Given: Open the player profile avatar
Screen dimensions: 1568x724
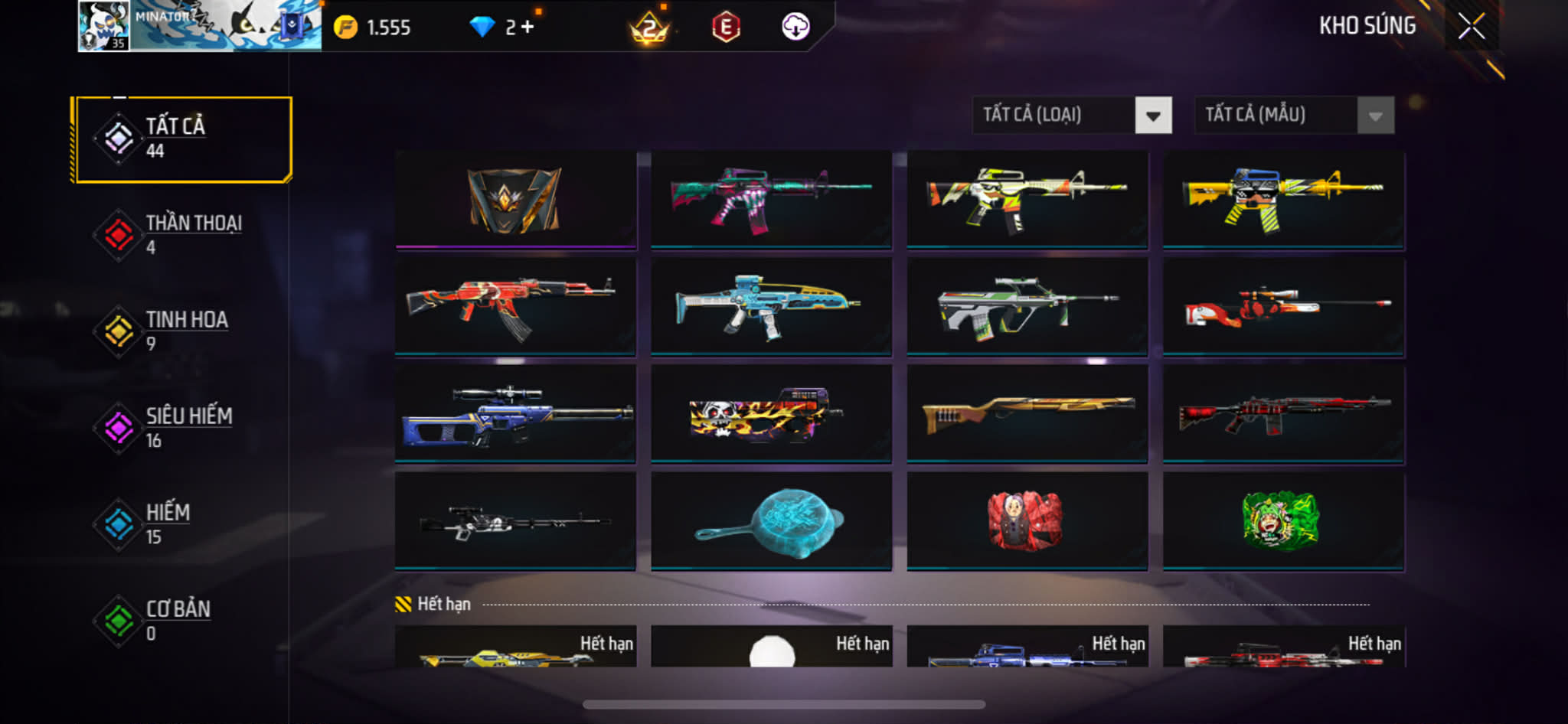Looking at the screenshot, I should (104, 26).
